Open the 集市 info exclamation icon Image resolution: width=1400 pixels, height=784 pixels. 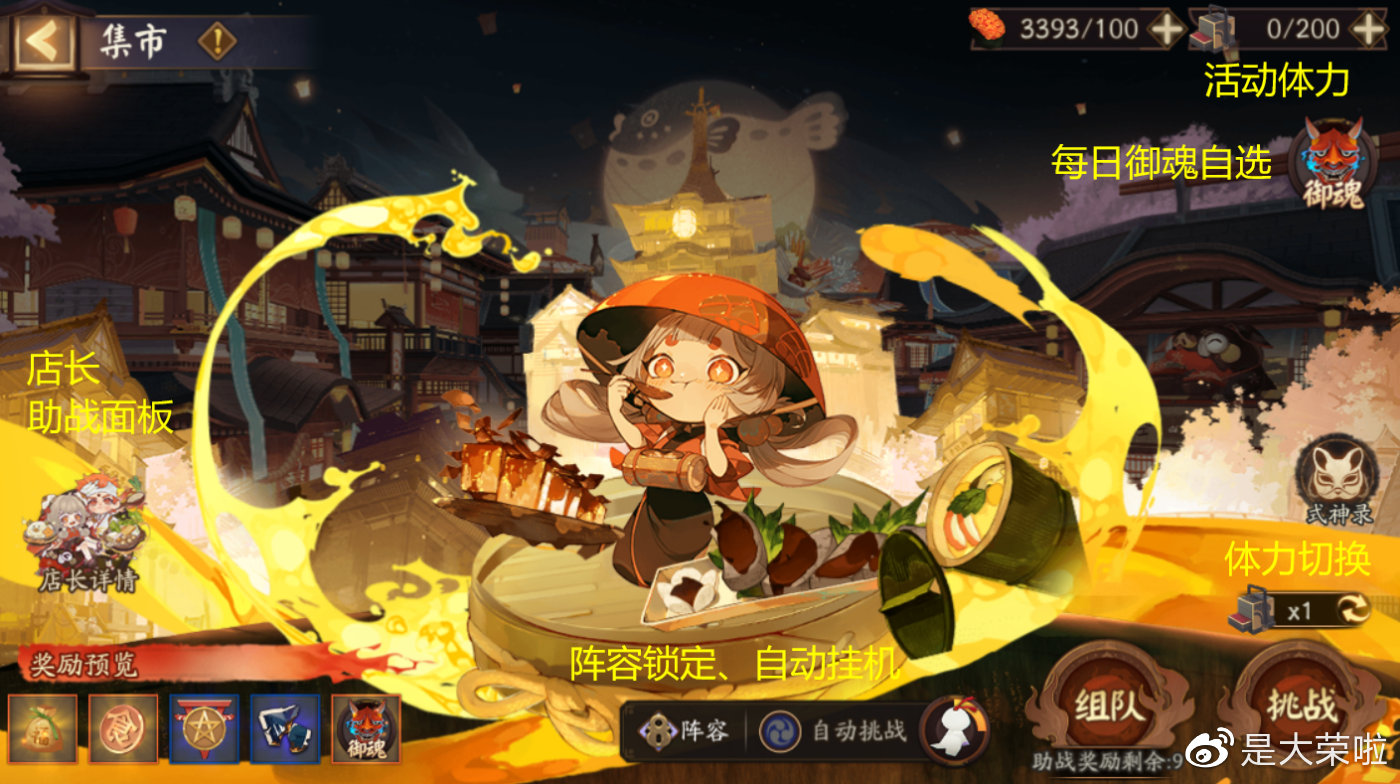[216, 42]
